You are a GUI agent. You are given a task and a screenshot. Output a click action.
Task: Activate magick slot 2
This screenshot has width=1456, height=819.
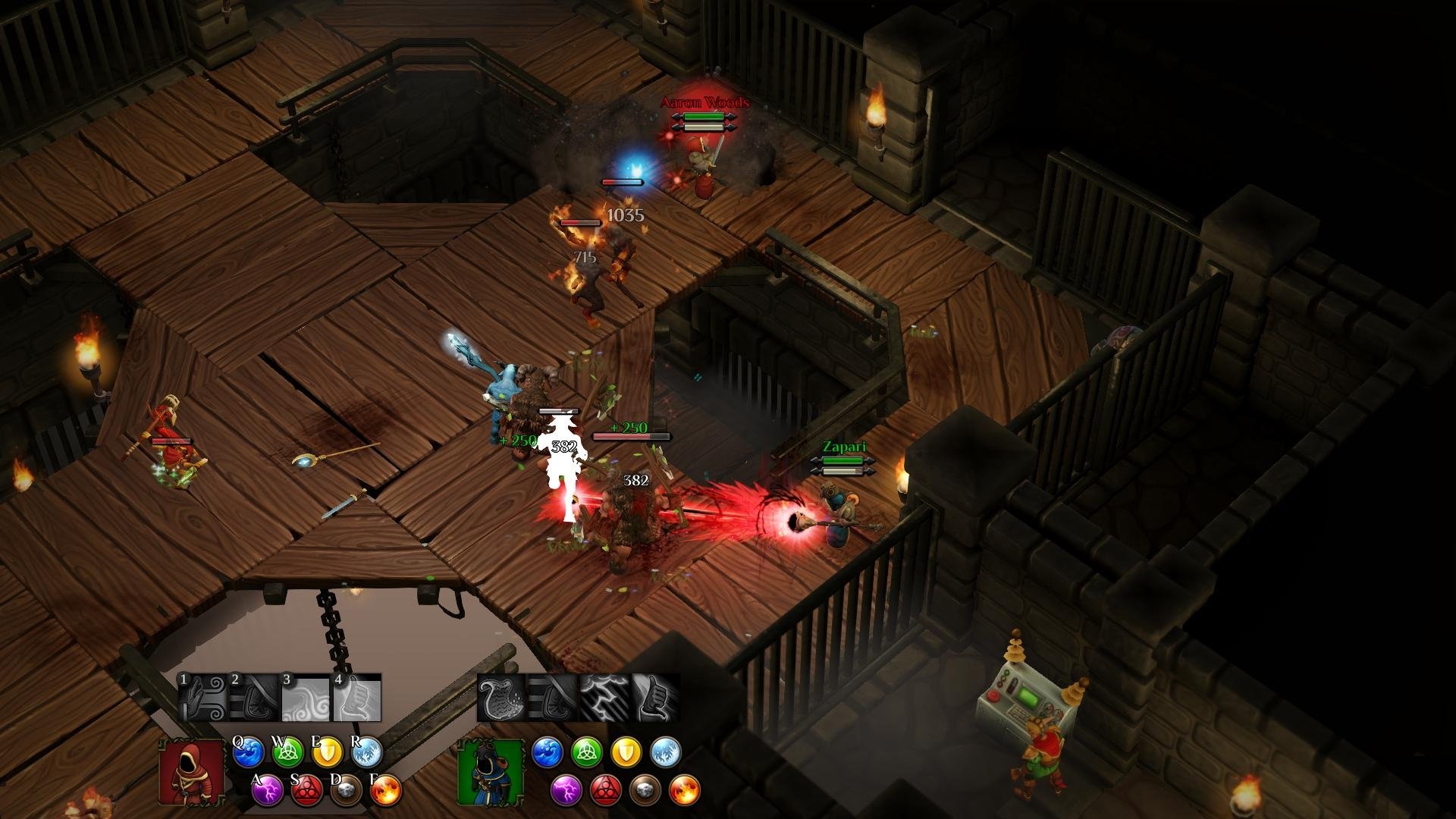tap(253, 698)
